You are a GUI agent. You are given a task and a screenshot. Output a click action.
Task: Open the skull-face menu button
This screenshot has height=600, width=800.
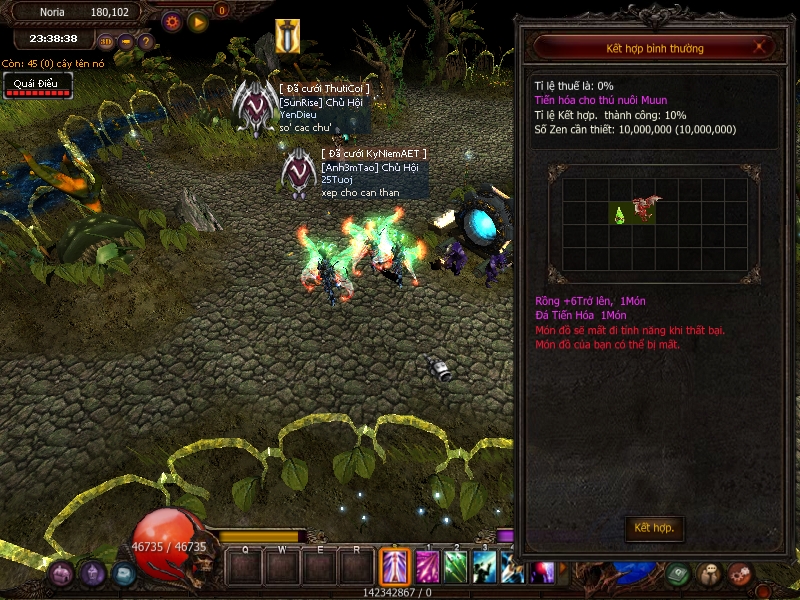709,574
